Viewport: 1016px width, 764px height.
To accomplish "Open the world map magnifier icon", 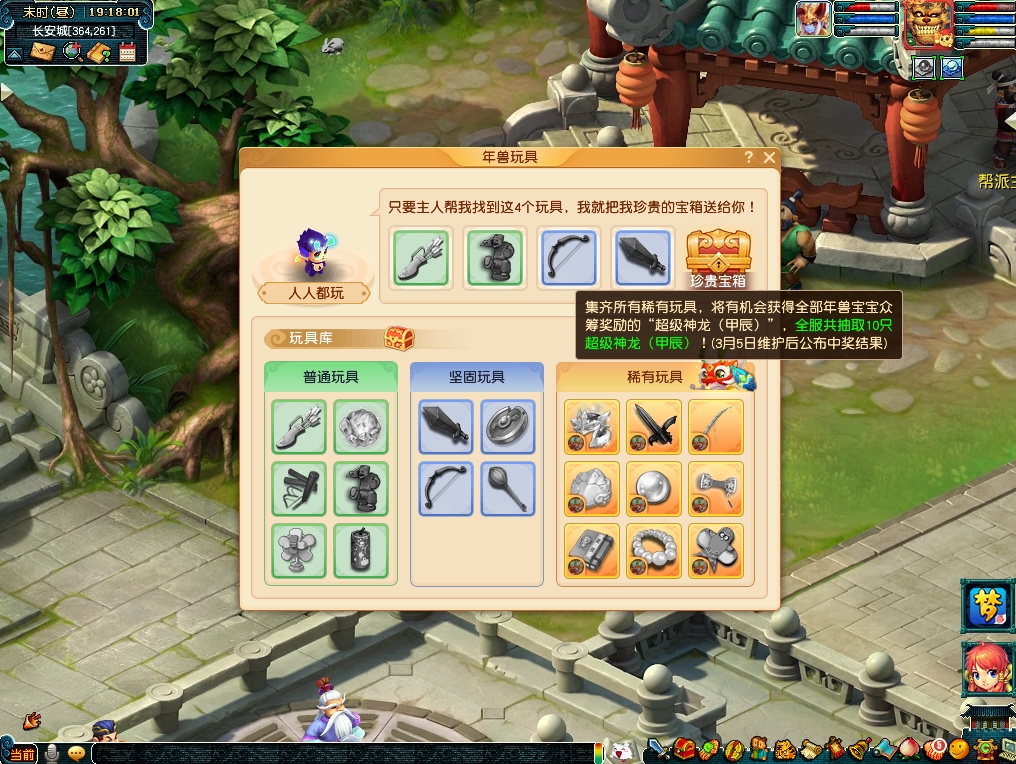I will [x=72, y=52].
